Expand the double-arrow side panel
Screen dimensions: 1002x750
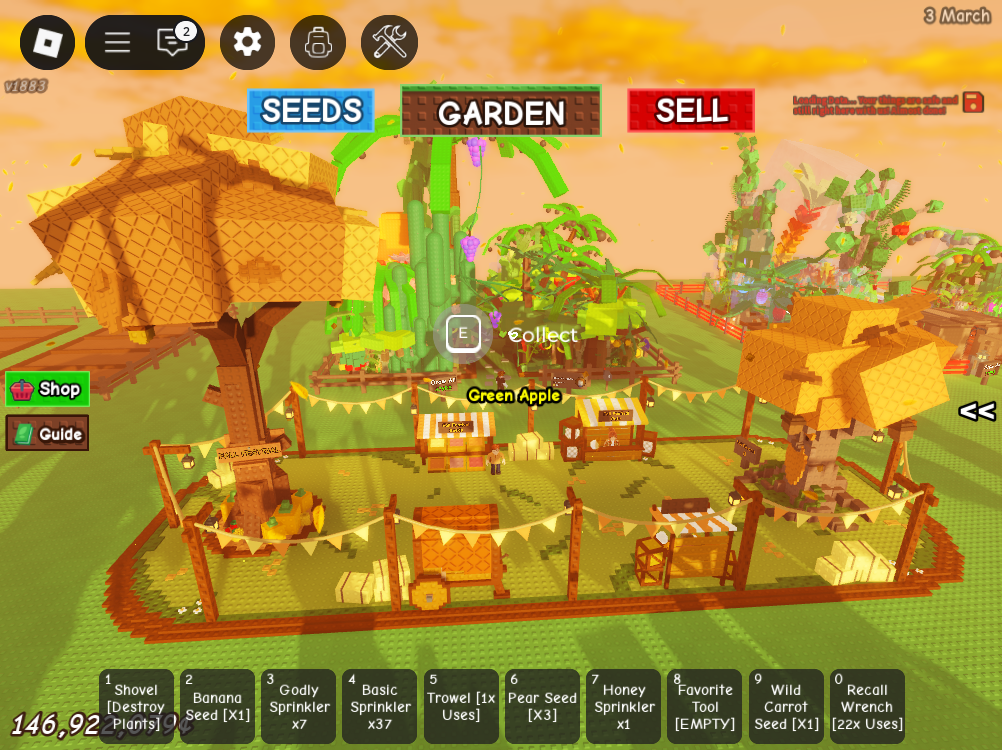977,411
